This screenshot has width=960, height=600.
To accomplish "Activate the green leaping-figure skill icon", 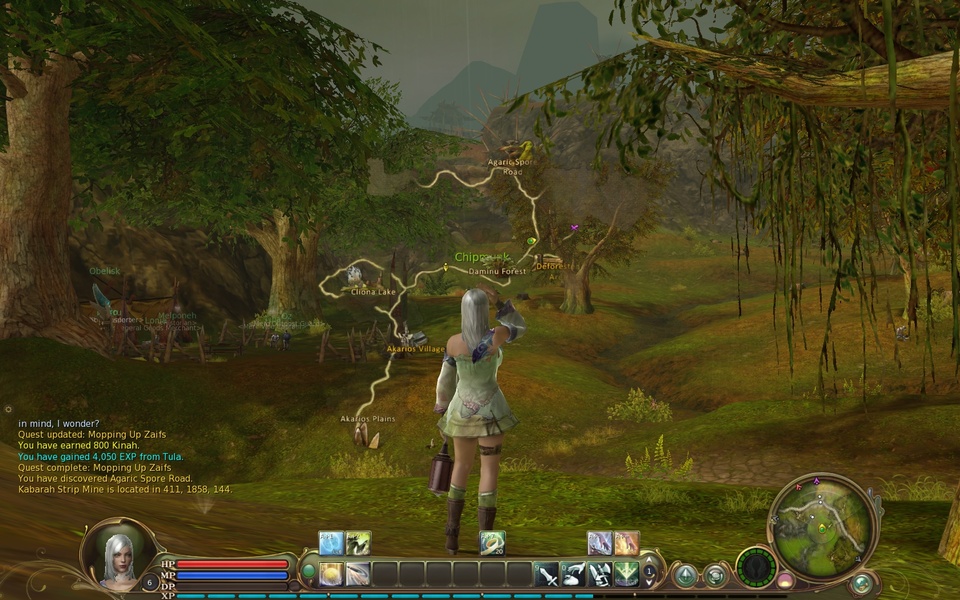I will click(358, 543).
